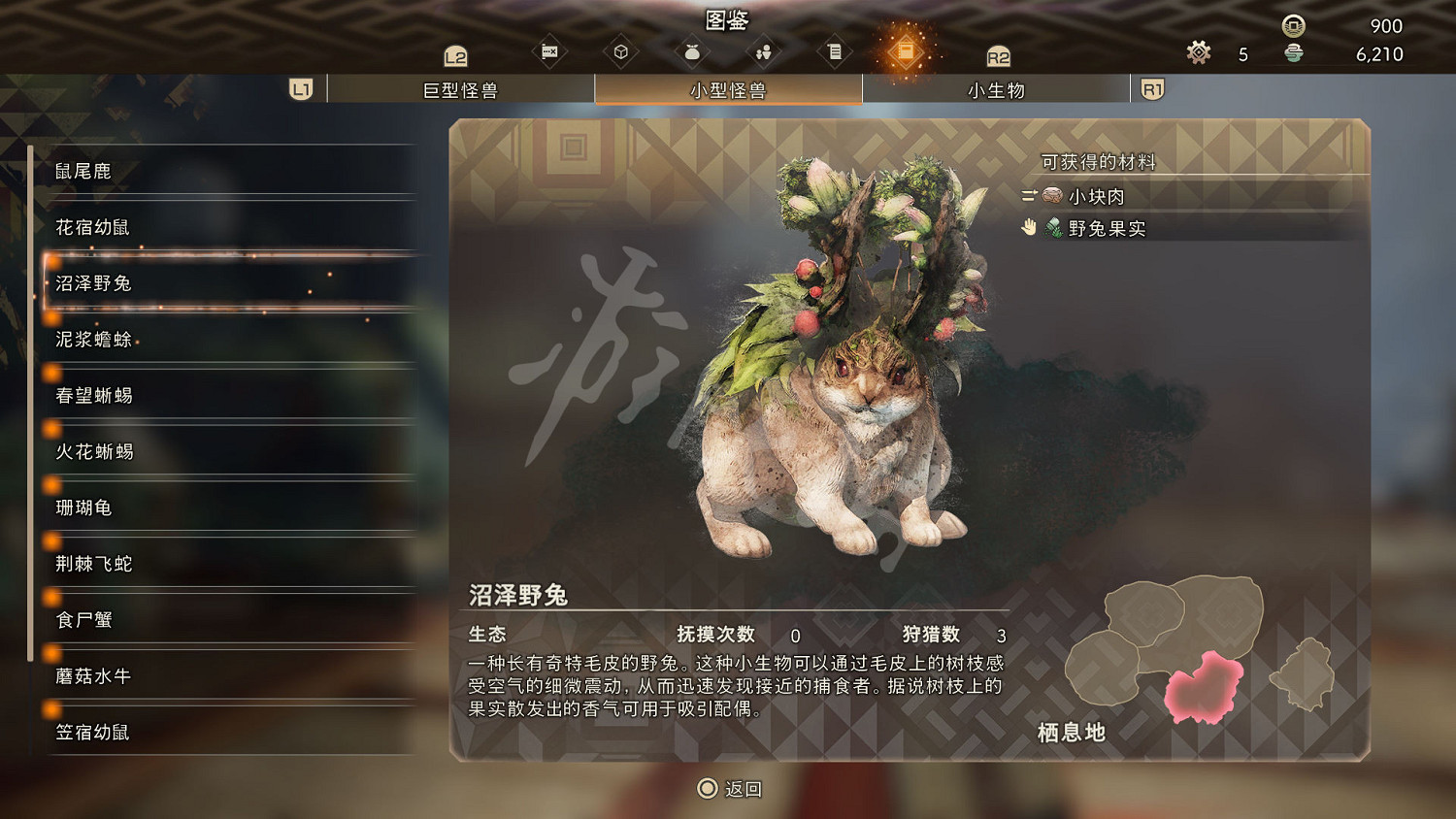Screen dimensions: 1456x819
Task: Click the 小块肉 meat material icon
Action: 1051,196
